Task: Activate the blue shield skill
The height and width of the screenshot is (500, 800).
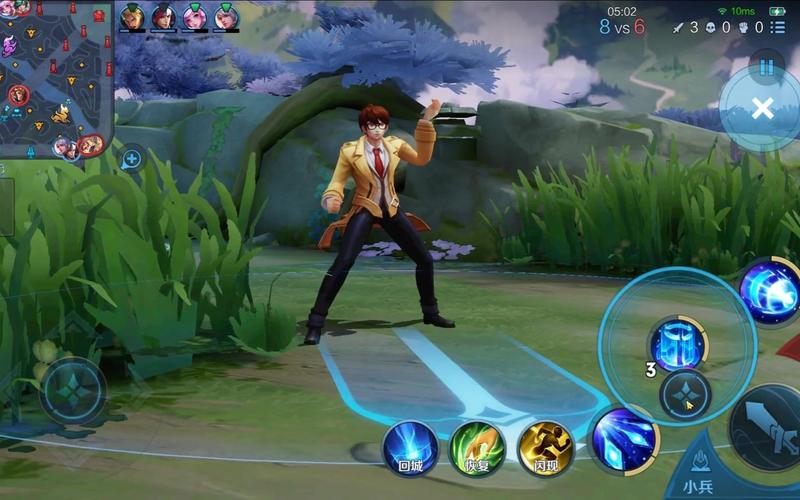Action: click(x=678, y=344)
